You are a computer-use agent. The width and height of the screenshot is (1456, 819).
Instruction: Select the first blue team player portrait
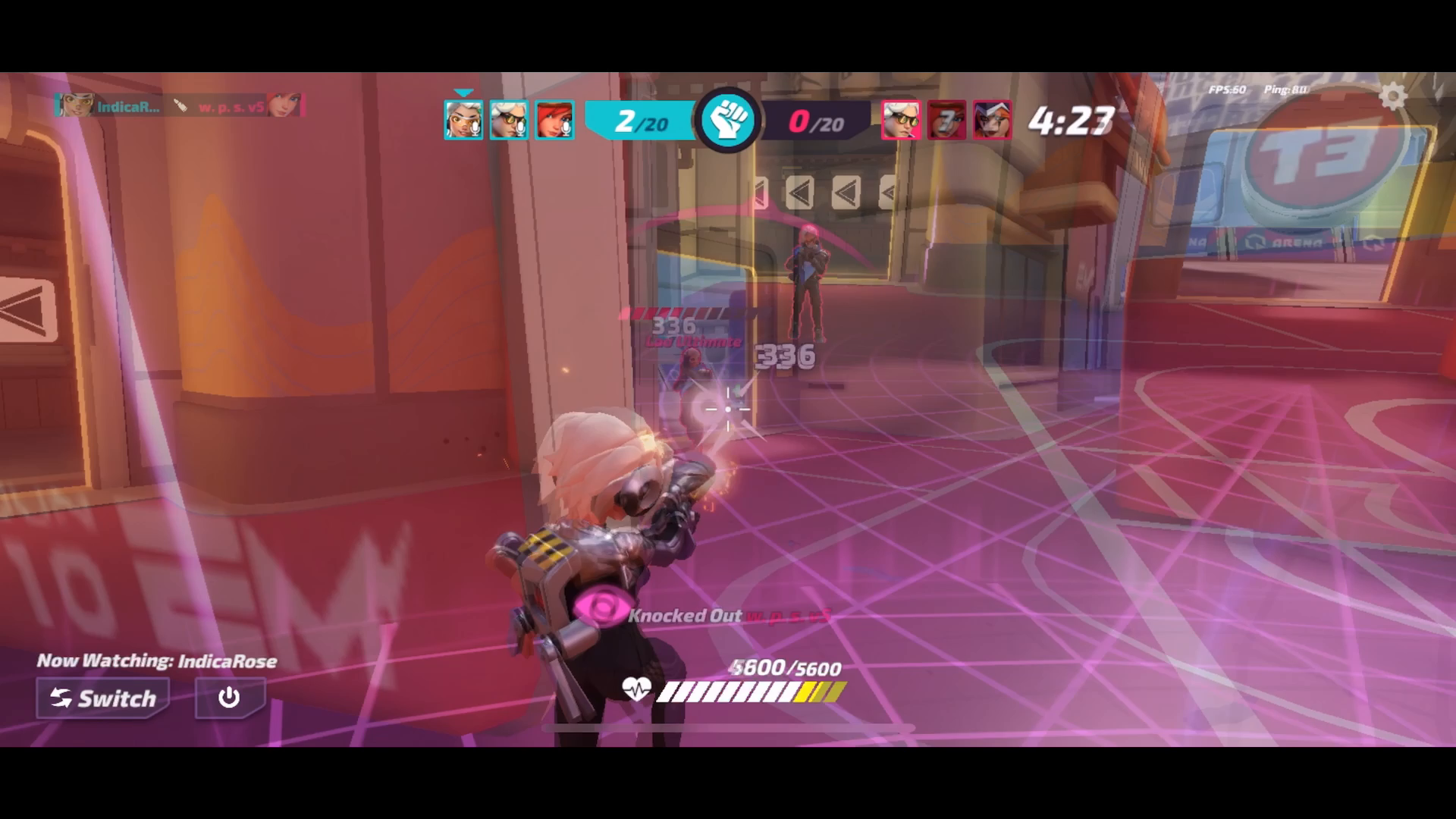(463, 118)
